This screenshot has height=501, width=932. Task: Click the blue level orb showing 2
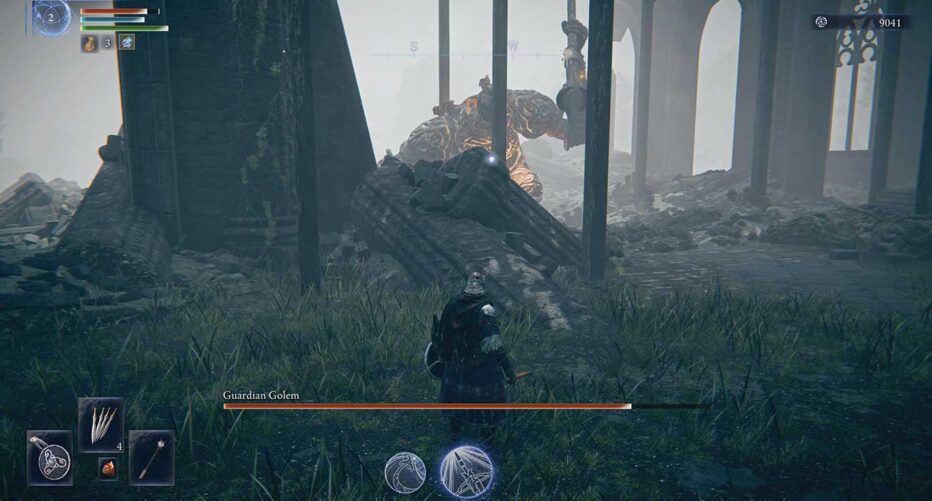pyautogui.click(x=51, y=16)
